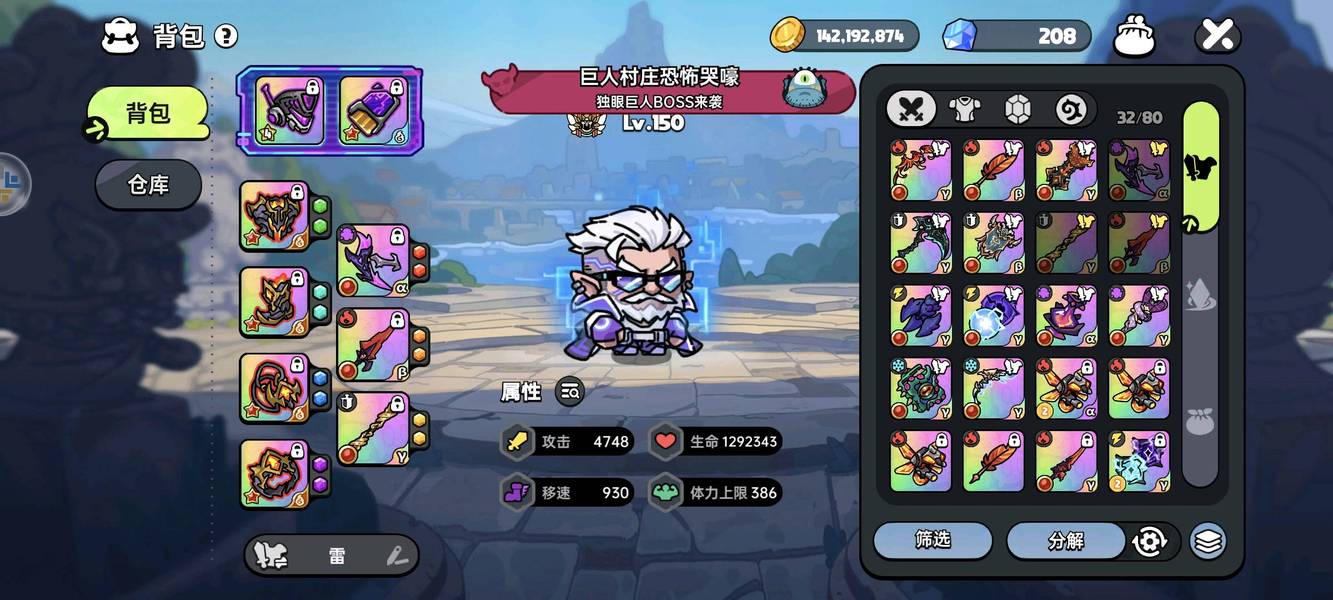This screenshot has width=1333, height=600.
Task: Open the spiral swirl category tab
Action: 1070,110
